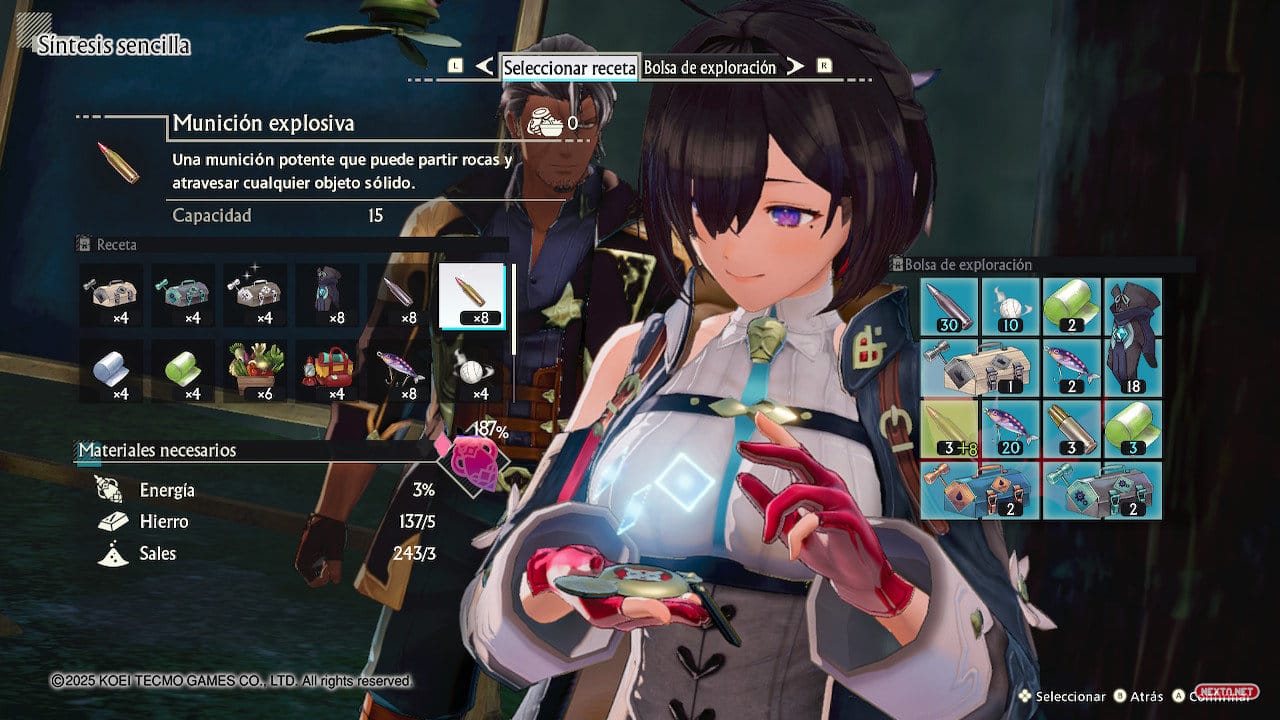This screenshot has width=1280, height=720.
Task: Click the explosive ammo slot showing 3+8
Action: click(x=949, y=429)
